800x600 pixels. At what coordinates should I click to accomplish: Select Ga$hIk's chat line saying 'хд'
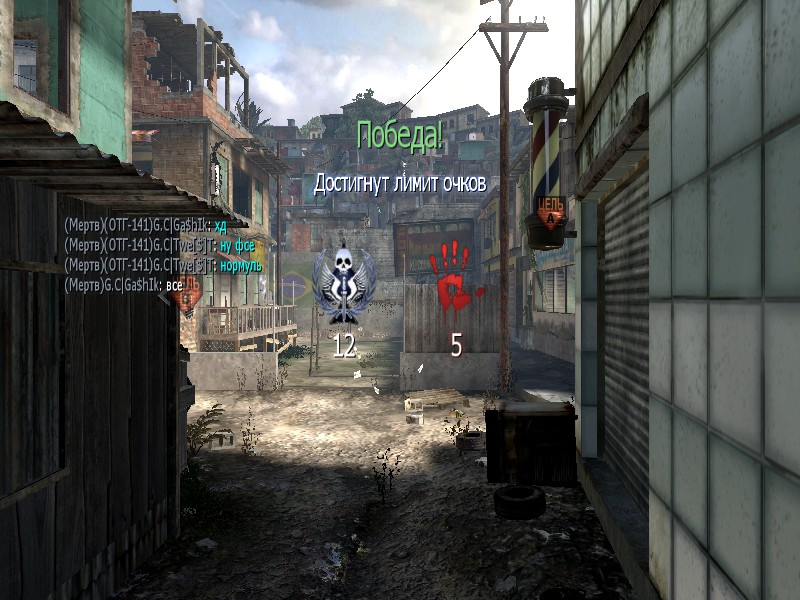pyautogui.click(x=153, y=226)
